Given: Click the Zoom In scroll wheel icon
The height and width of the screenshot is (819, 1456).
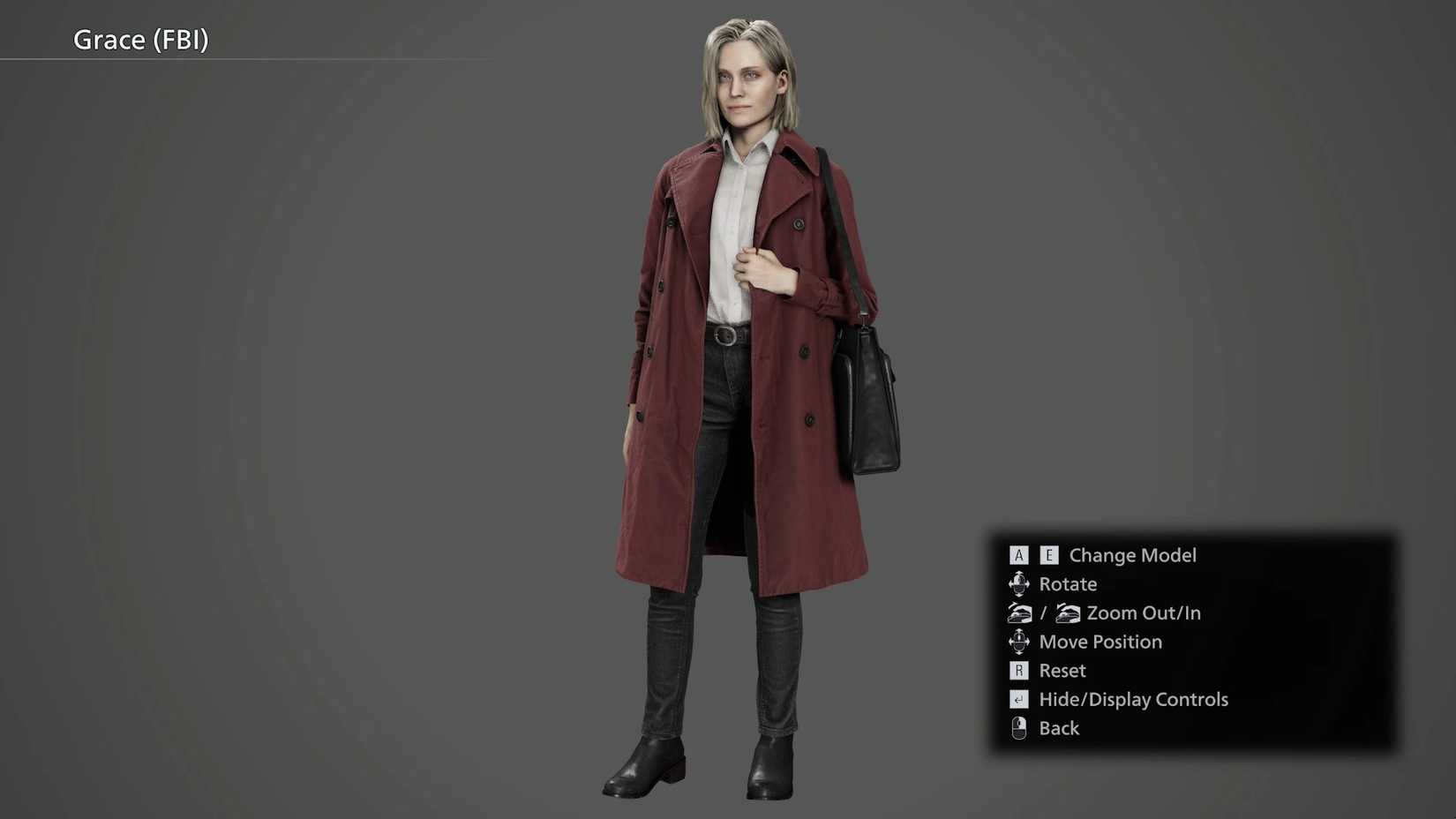Looking at the screenshot, I should 1068,612.
